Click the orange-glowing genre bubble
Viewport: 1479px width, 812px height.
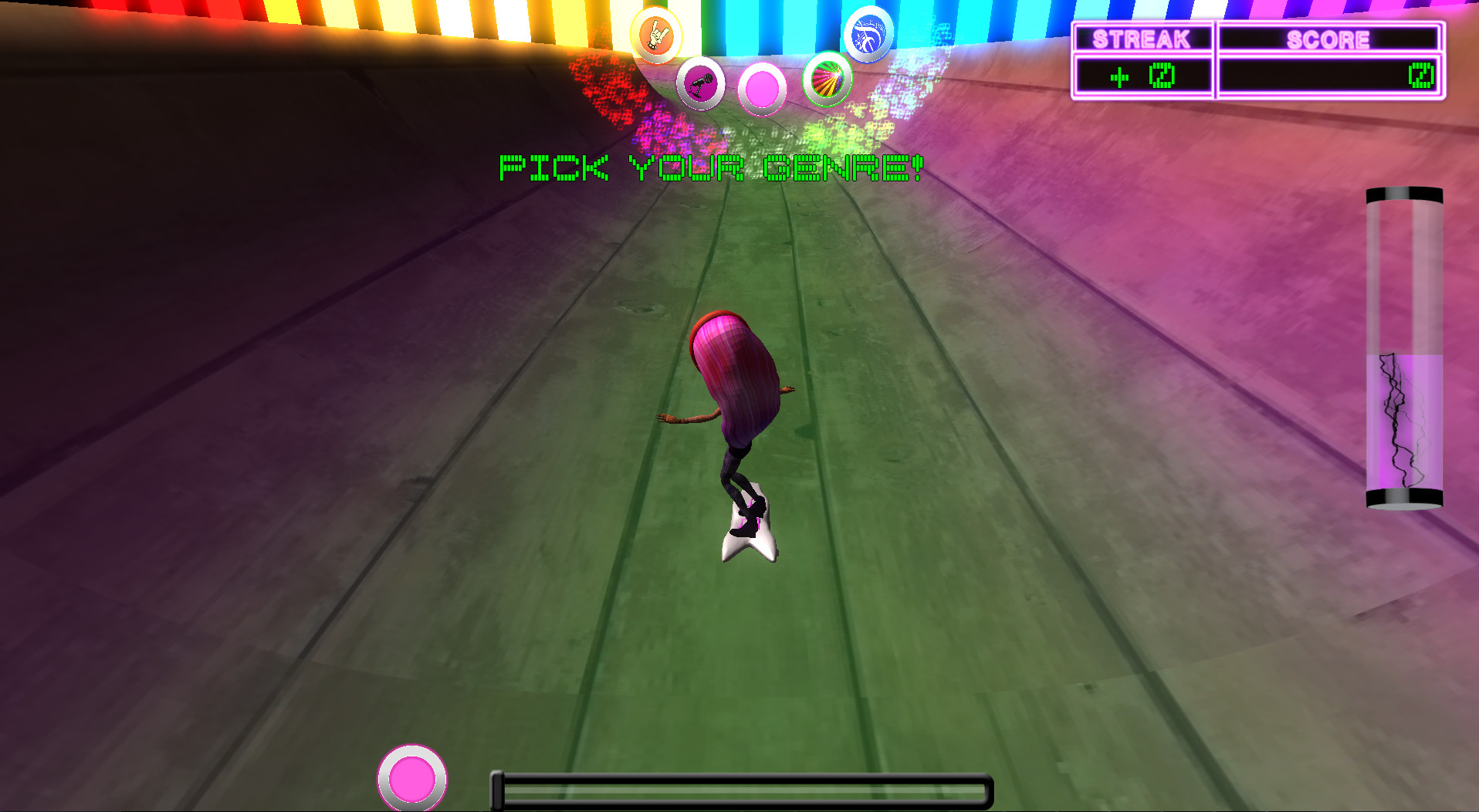[x=655, y=36]
